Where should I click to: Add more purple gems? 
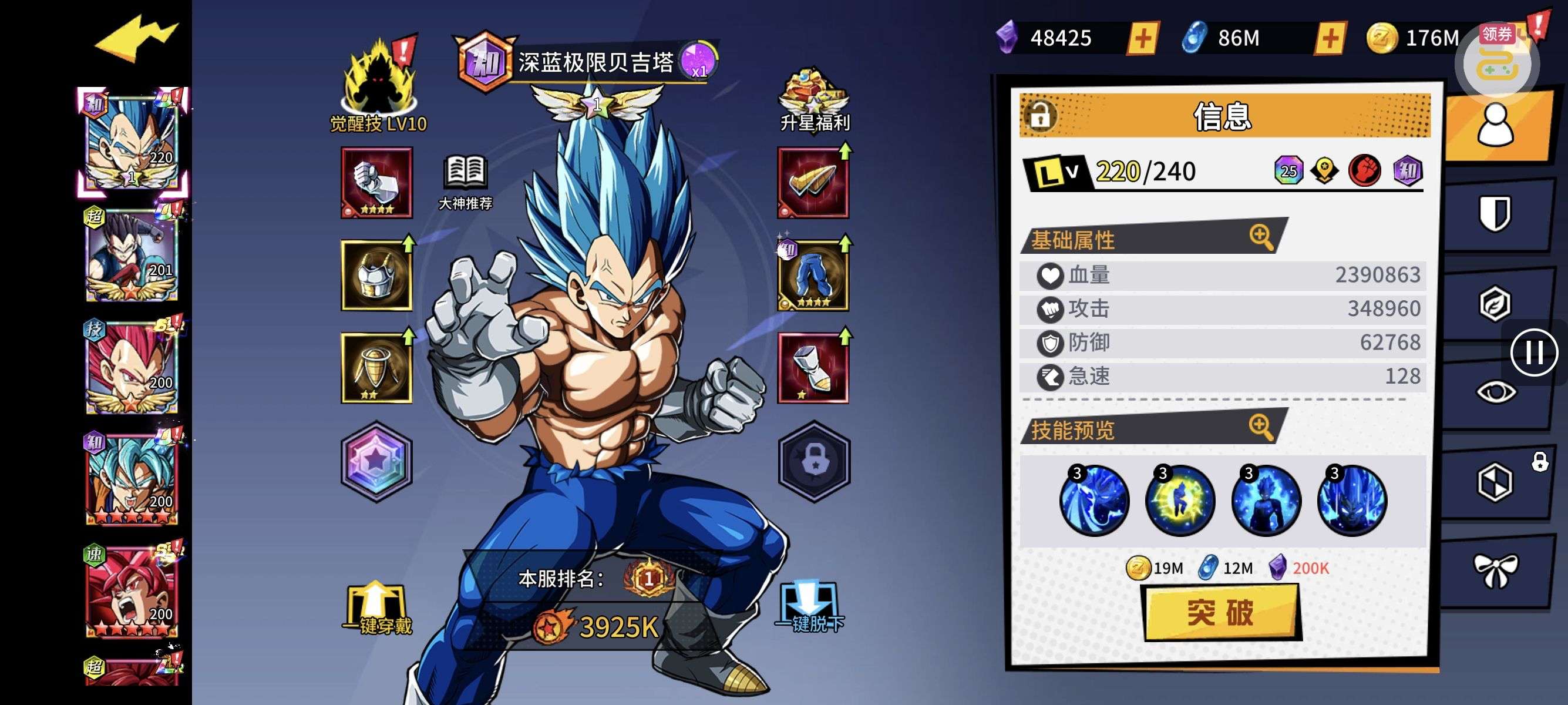1142,39
